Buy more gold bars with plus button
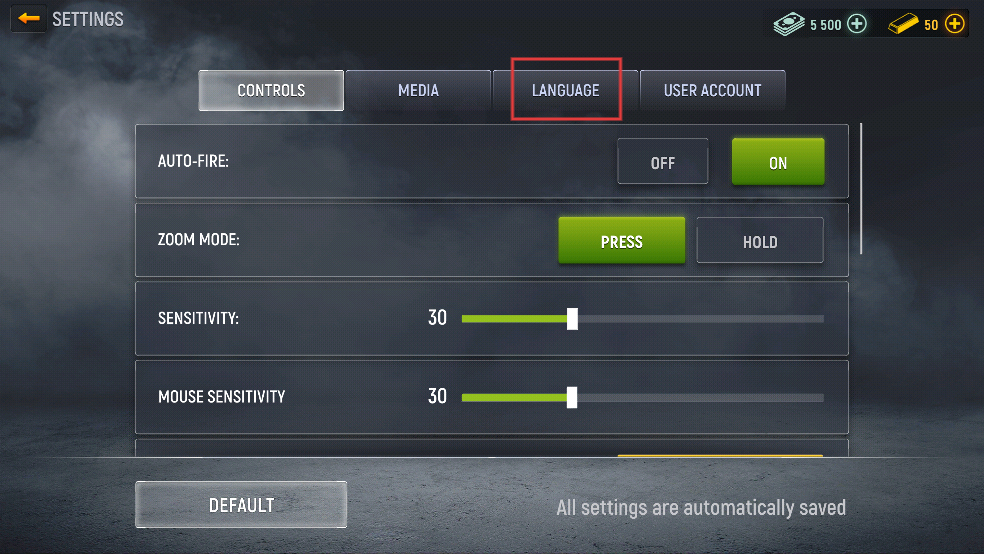The width and height of the screenshot is (984, 554). [955, 24]
